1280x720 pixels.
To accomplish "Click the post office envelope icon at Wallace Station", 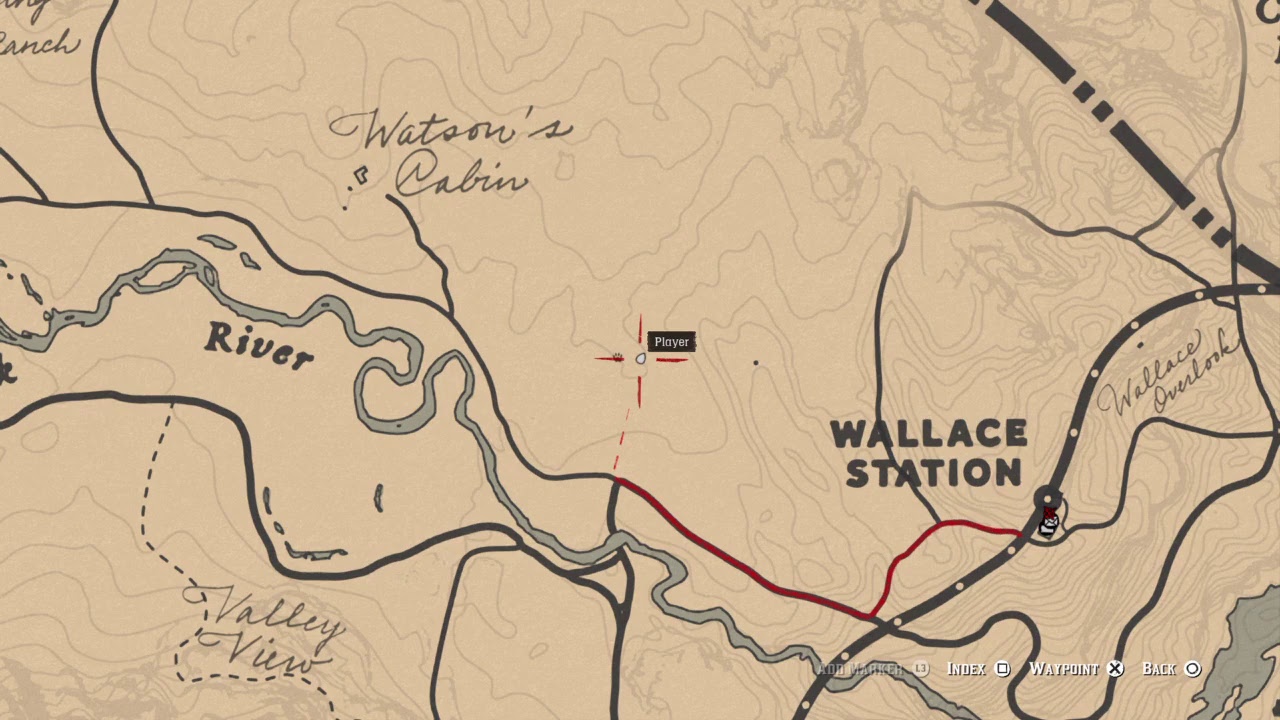I will point(1051,524).
